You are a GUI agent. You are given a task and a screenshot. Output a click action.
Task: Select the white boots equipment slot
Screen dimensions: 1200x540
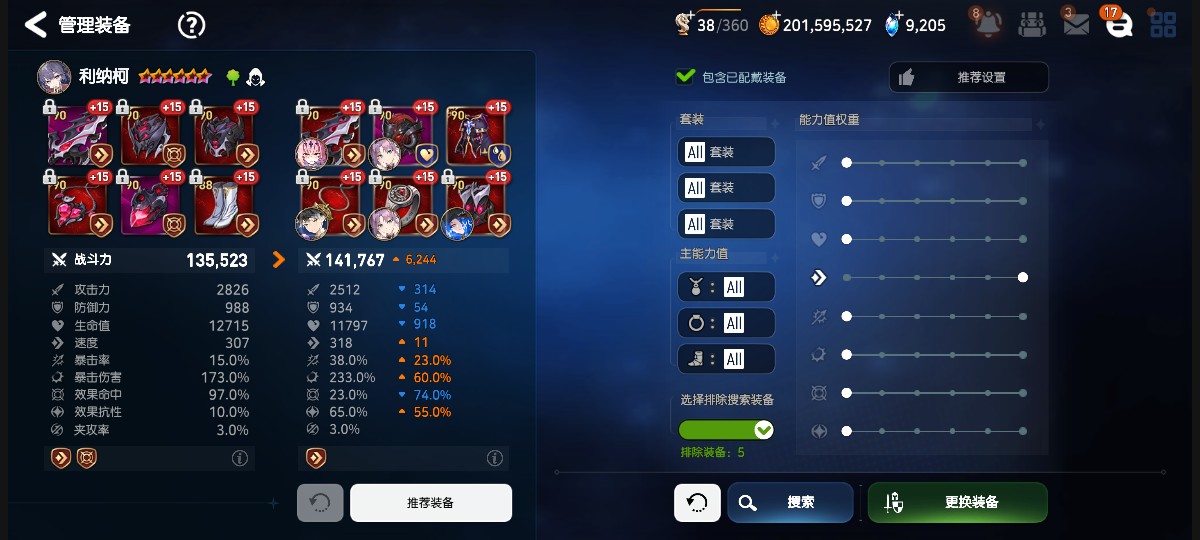226,203
